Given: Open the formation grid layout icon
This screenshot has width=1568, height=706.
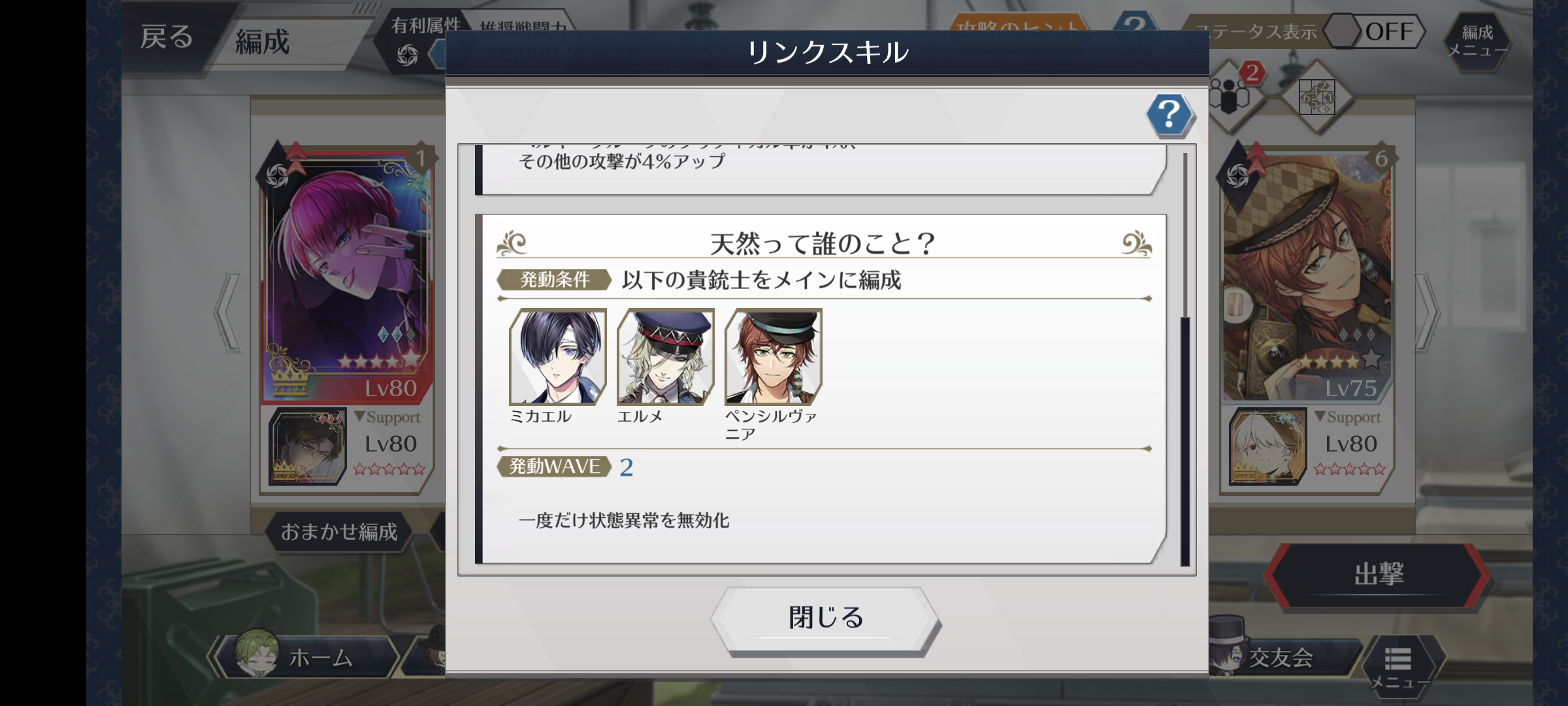Looking at the screenshot, I should (1316, 98).
